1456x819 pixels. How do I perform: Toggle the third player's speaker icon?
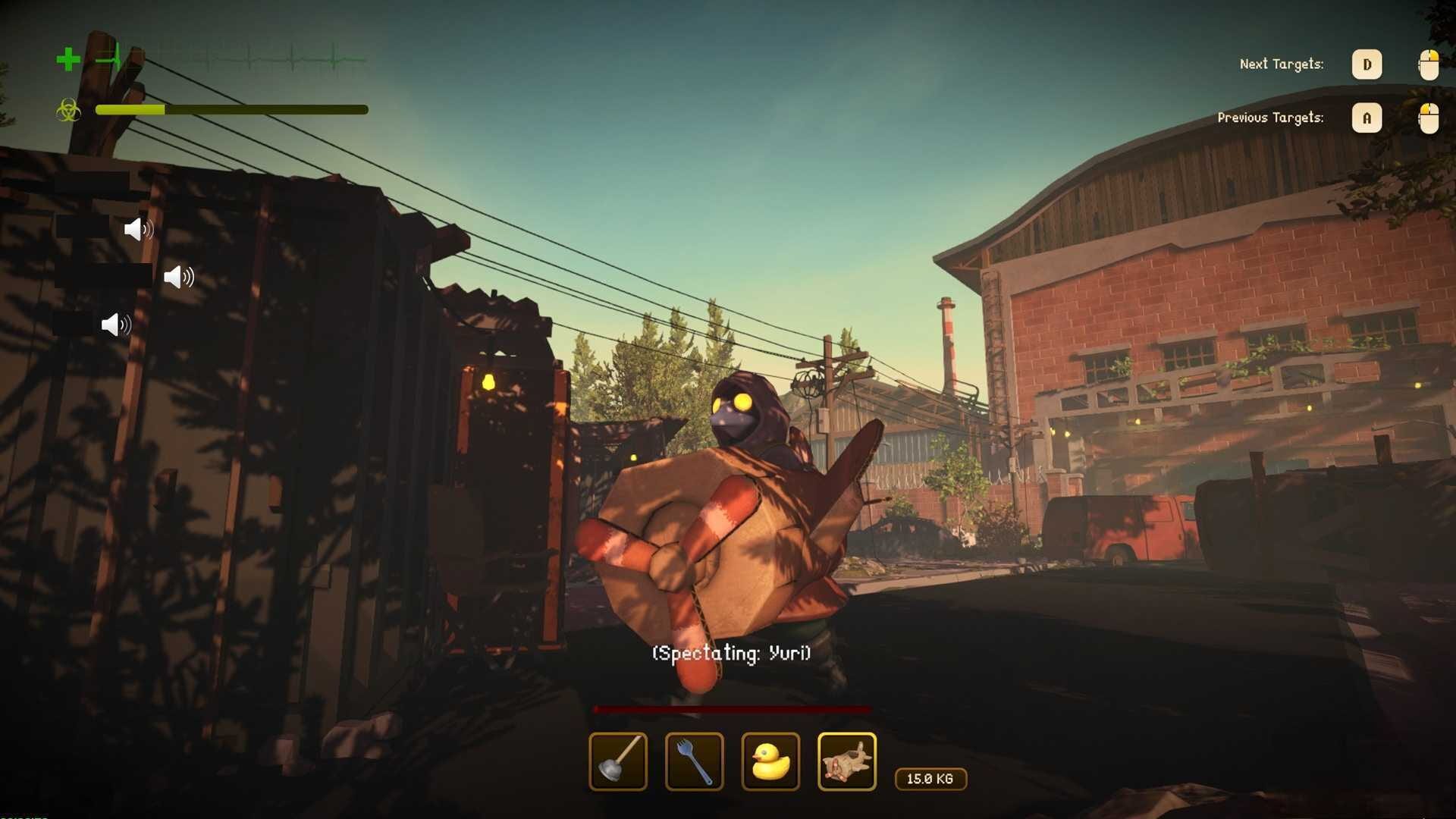point(115,324)
